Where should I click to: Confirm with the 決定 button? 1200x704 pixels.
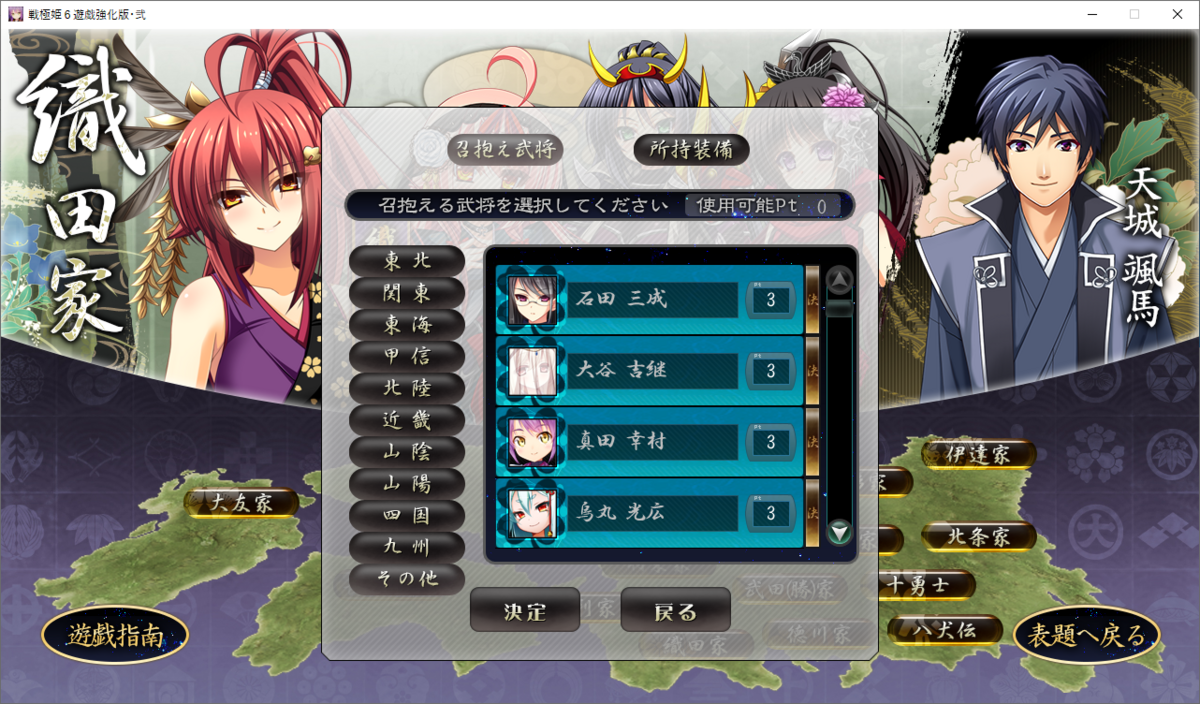(x=525, y=610)
